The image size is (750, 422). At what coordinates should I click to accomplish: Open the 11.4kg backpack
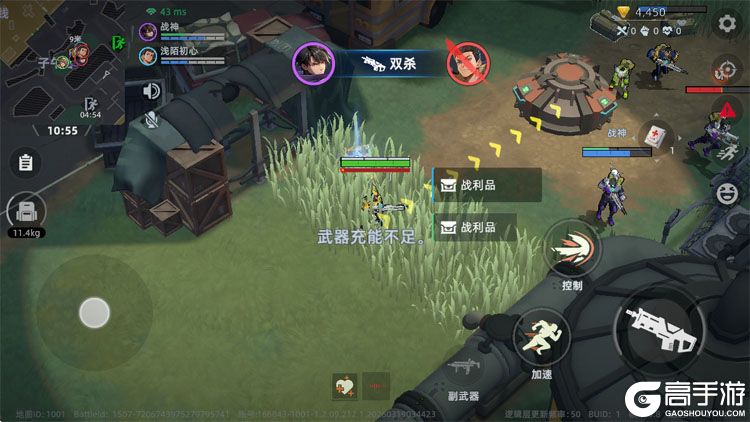(x=26, y=212)
